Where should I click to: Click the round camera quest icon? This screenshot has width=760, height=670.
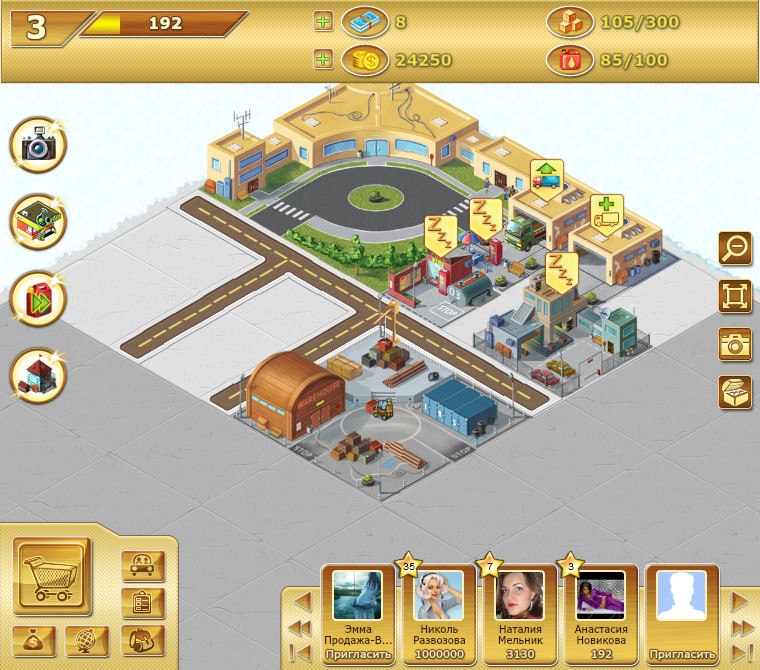[39, 146]
